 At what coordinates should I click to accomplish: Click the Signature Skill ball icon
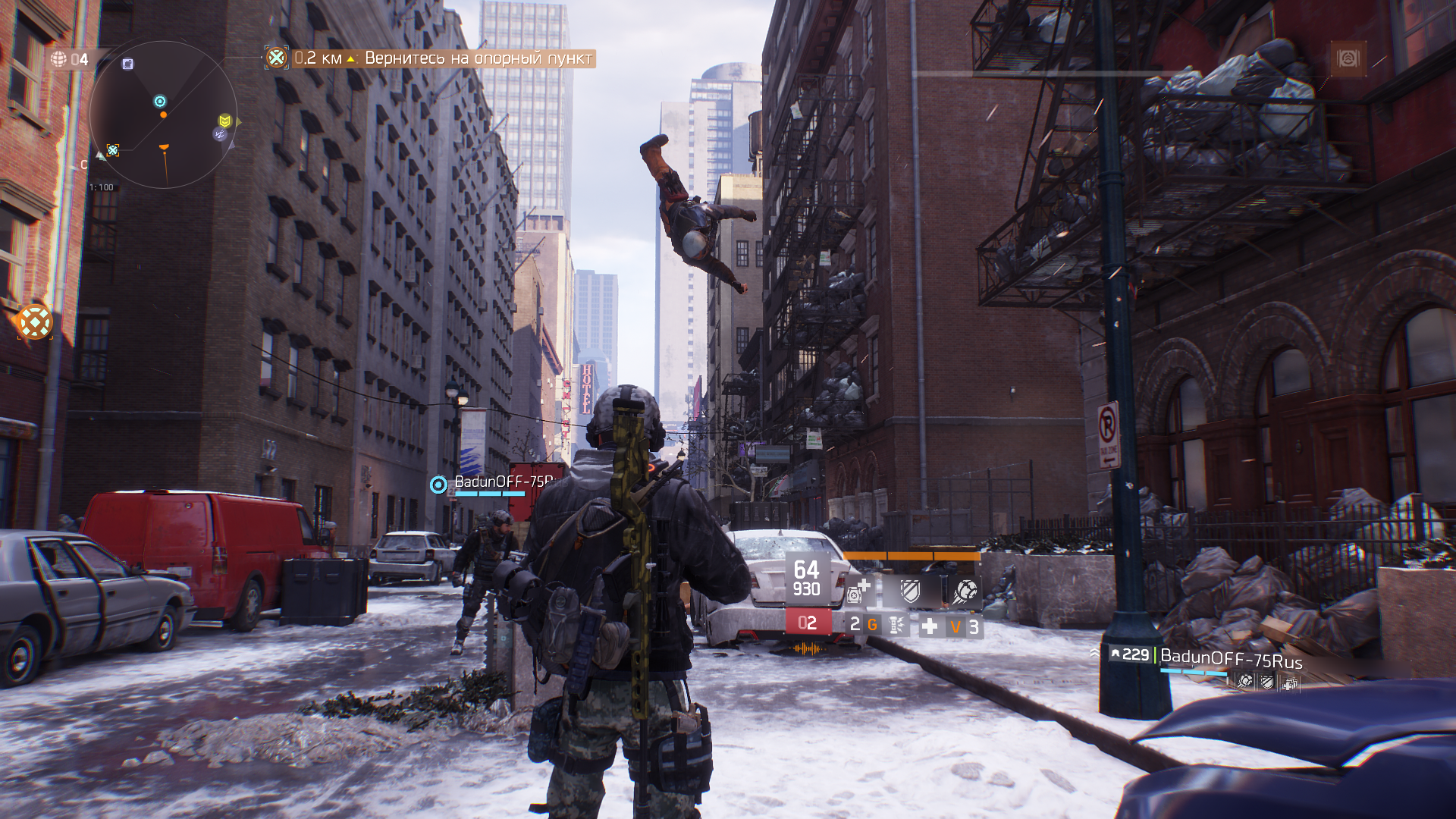coord(965,591)
